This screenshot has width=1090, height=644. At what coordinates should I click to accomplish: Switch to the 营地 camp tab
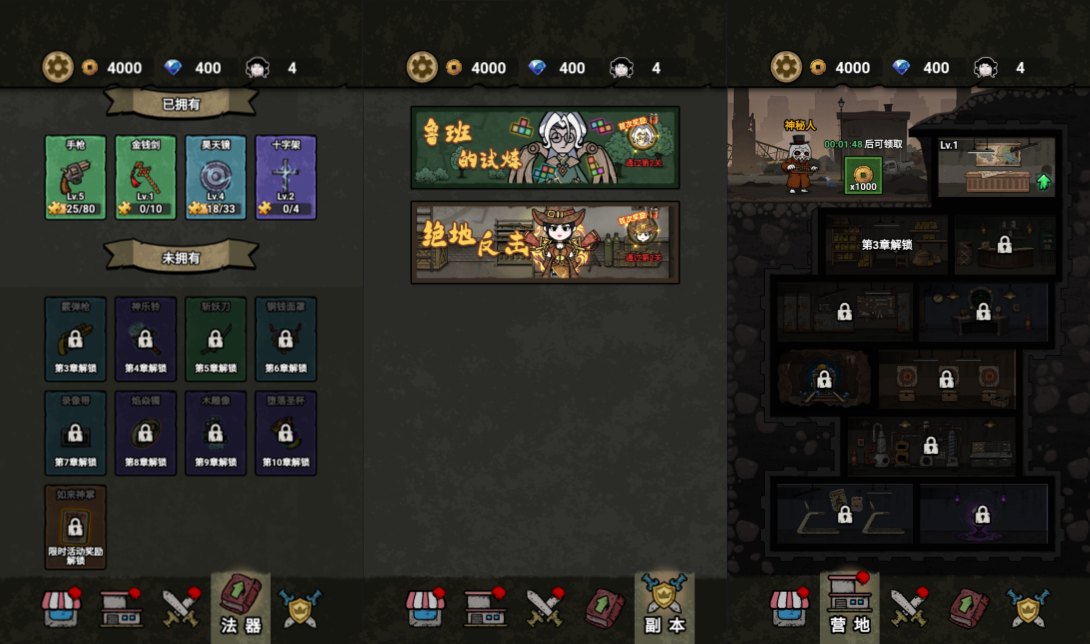[x=849, y=607]
